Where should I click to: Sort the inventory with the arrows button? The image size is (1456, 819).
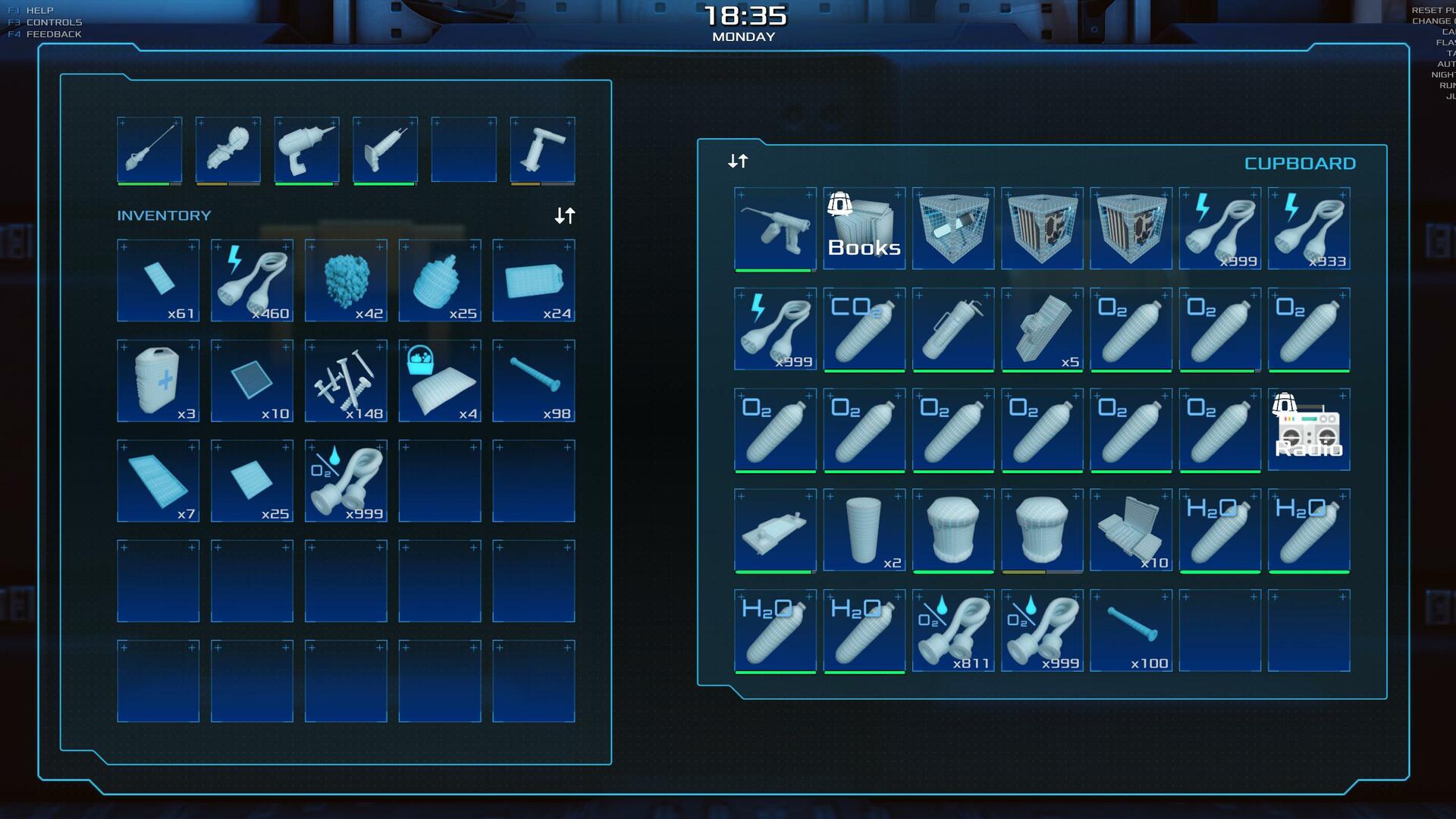click(x=565, y=216)
